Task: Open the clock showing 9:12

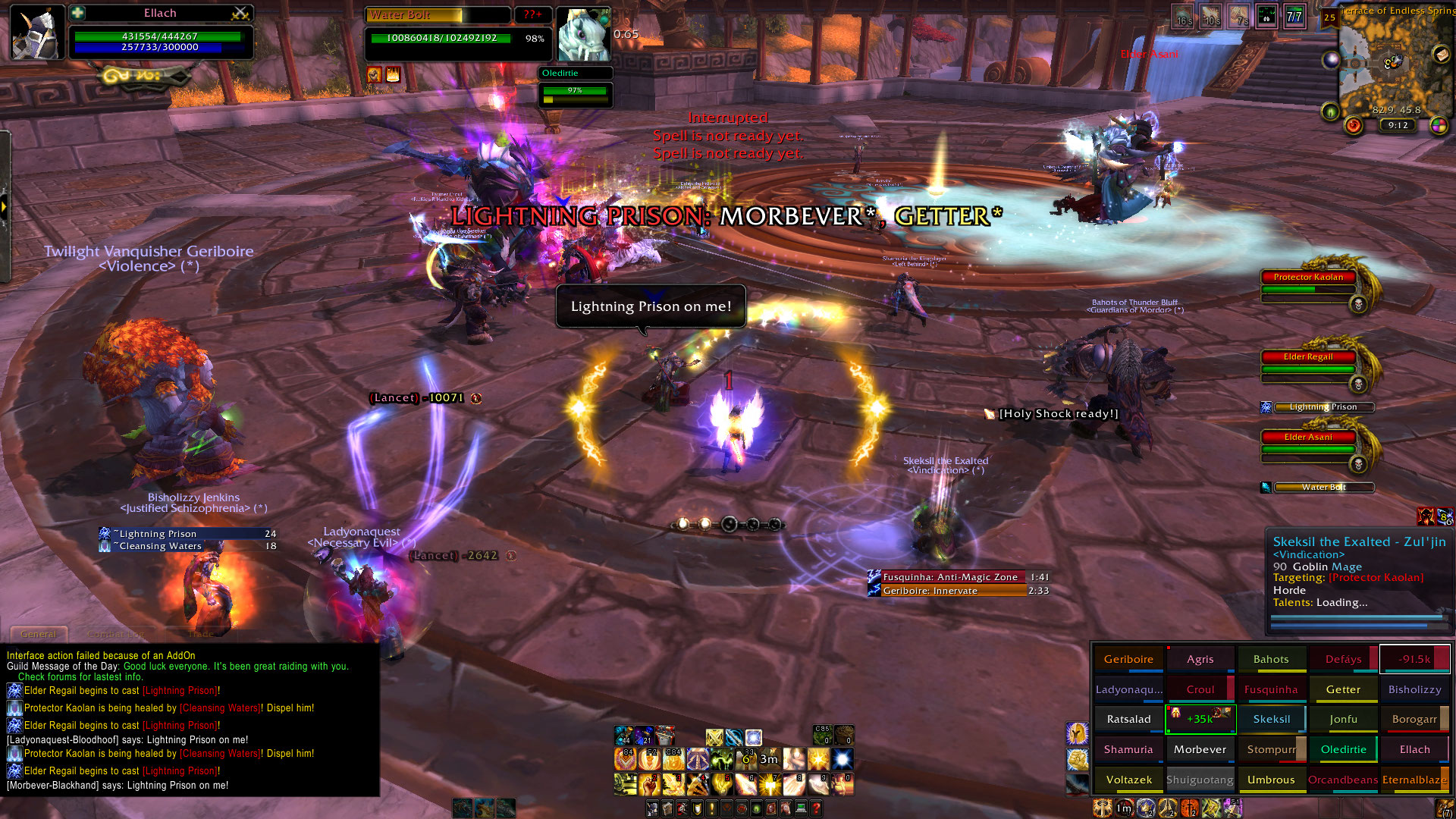Action: (1398, 126)
